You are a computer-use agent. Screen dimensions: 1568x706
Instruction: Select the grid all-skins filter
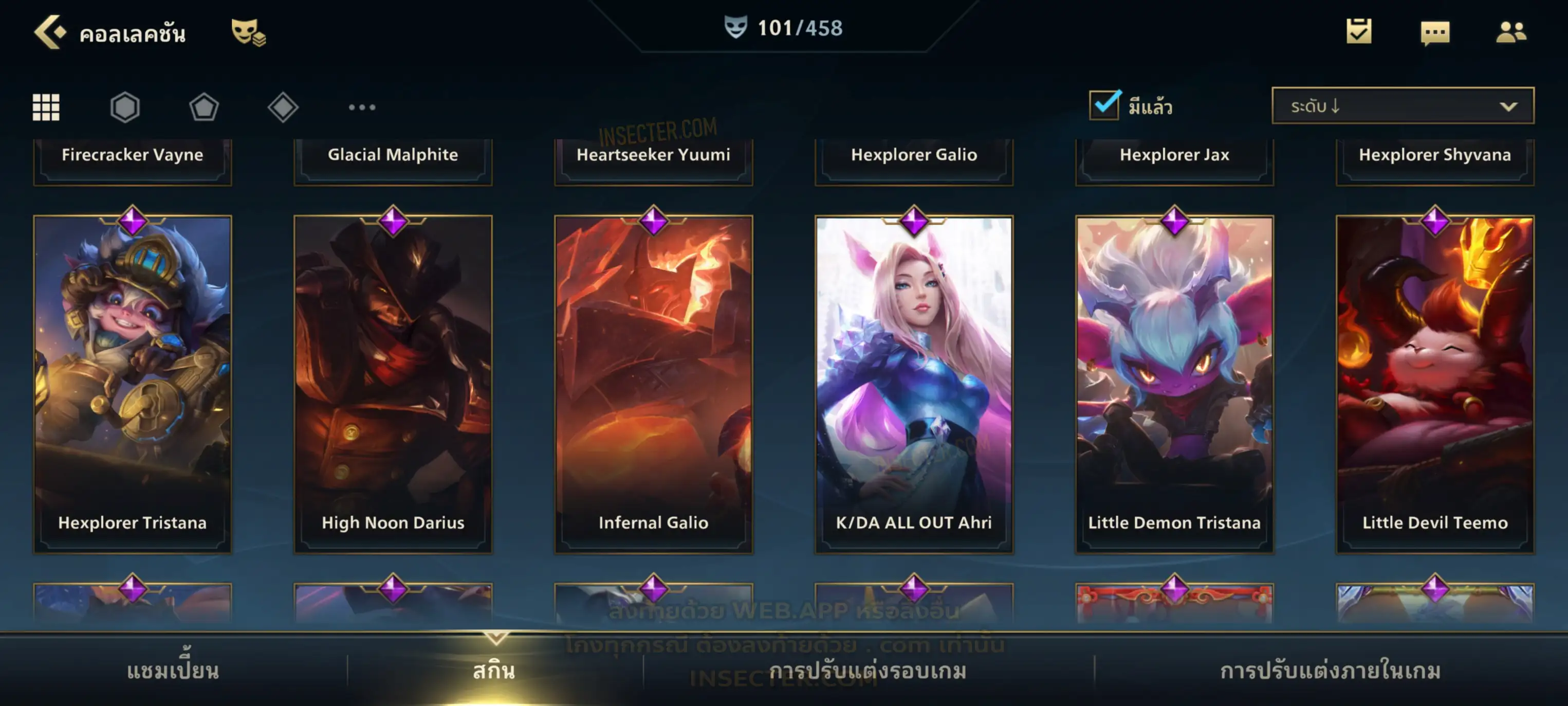(x=46, y=107)
